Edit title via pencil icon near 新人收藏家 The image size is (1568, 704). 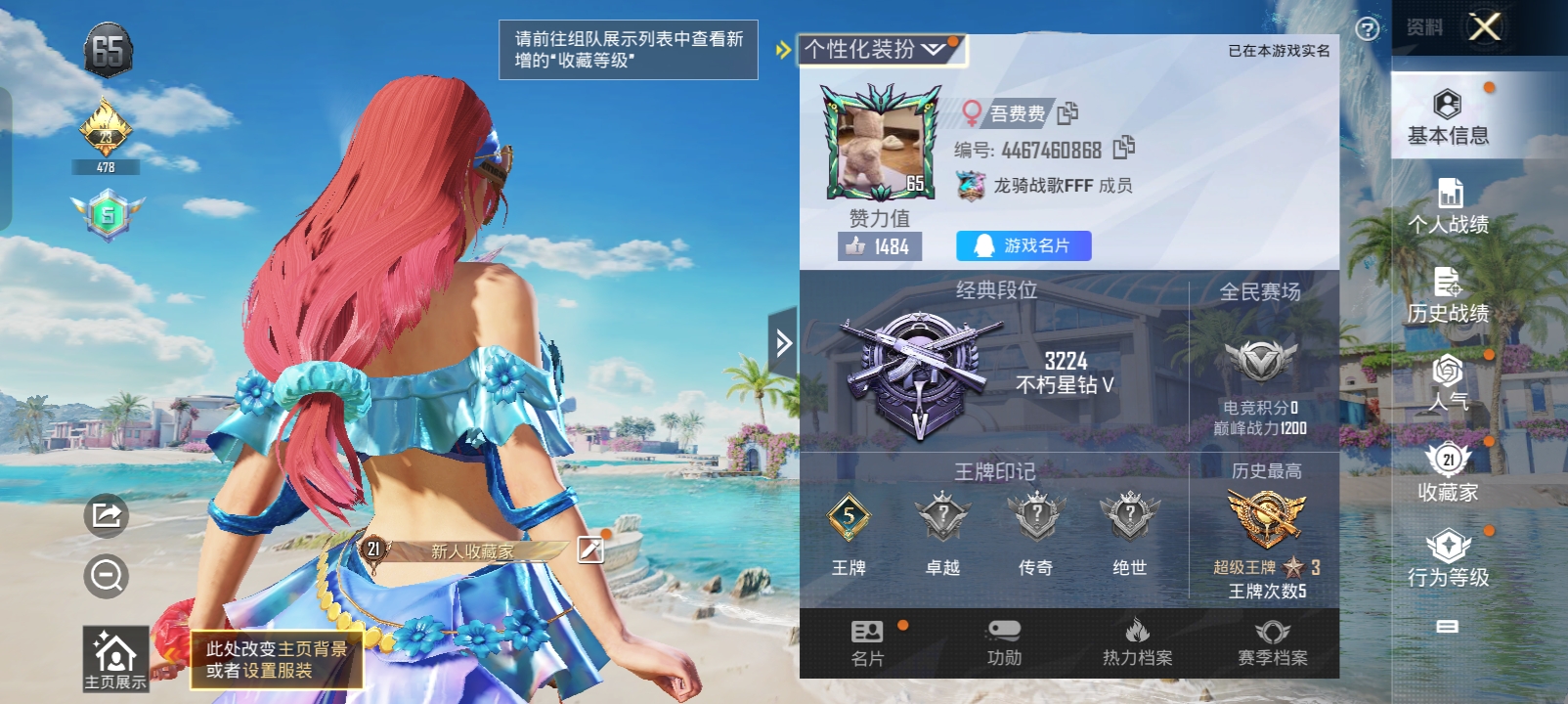[588, 551]
